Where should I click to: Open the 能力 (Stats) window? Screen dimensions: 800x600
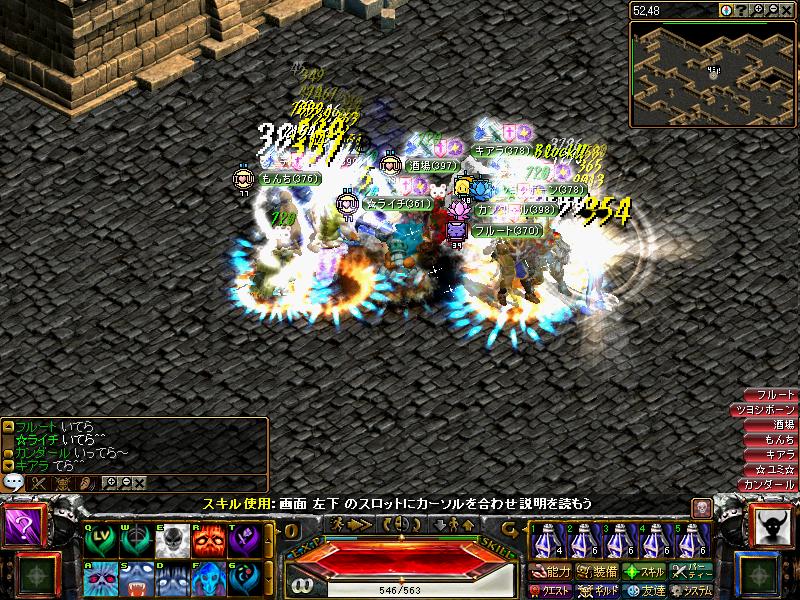pos(551,572)
